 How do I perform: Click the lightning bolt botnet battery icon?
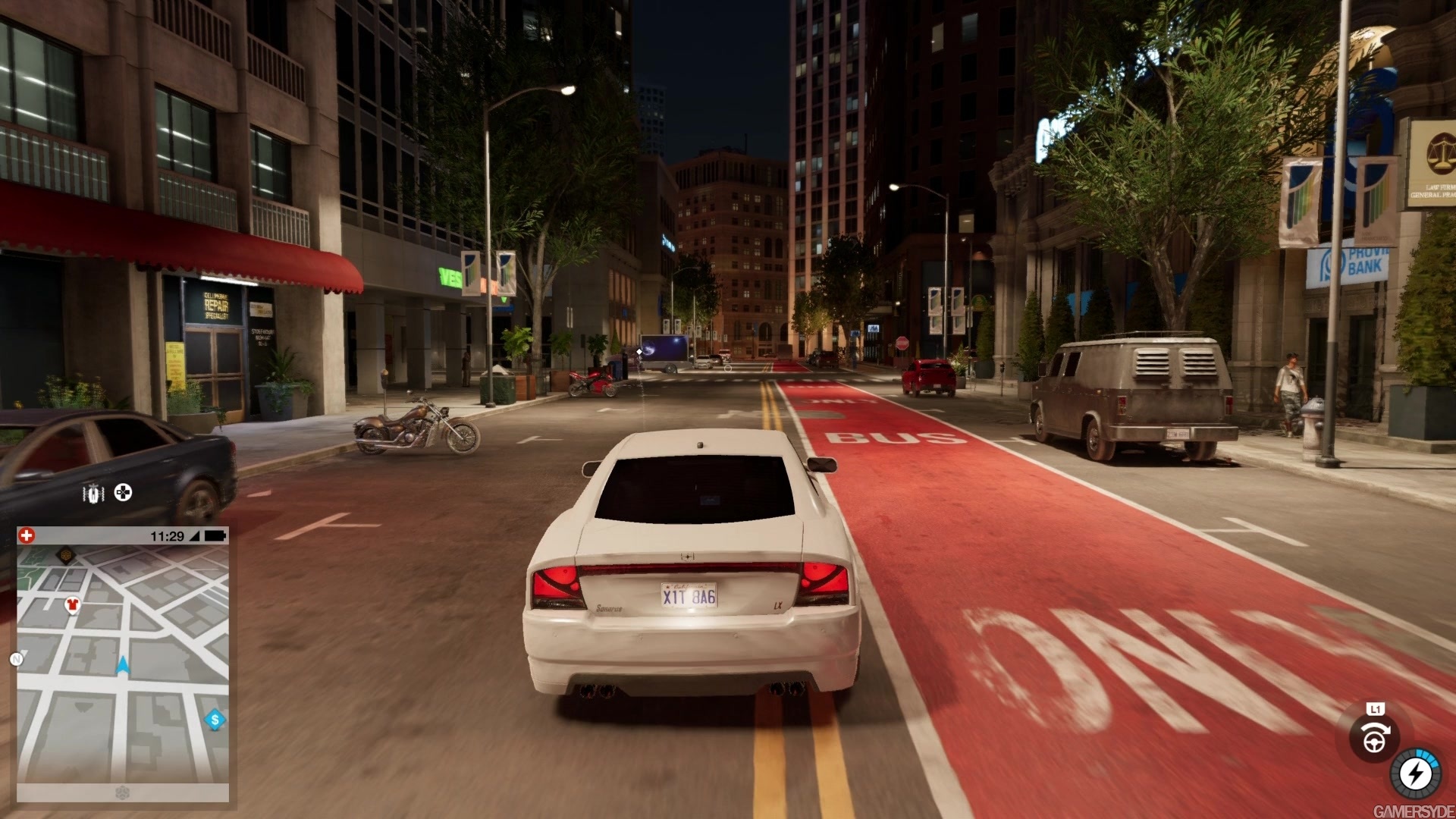(1415, 774)
